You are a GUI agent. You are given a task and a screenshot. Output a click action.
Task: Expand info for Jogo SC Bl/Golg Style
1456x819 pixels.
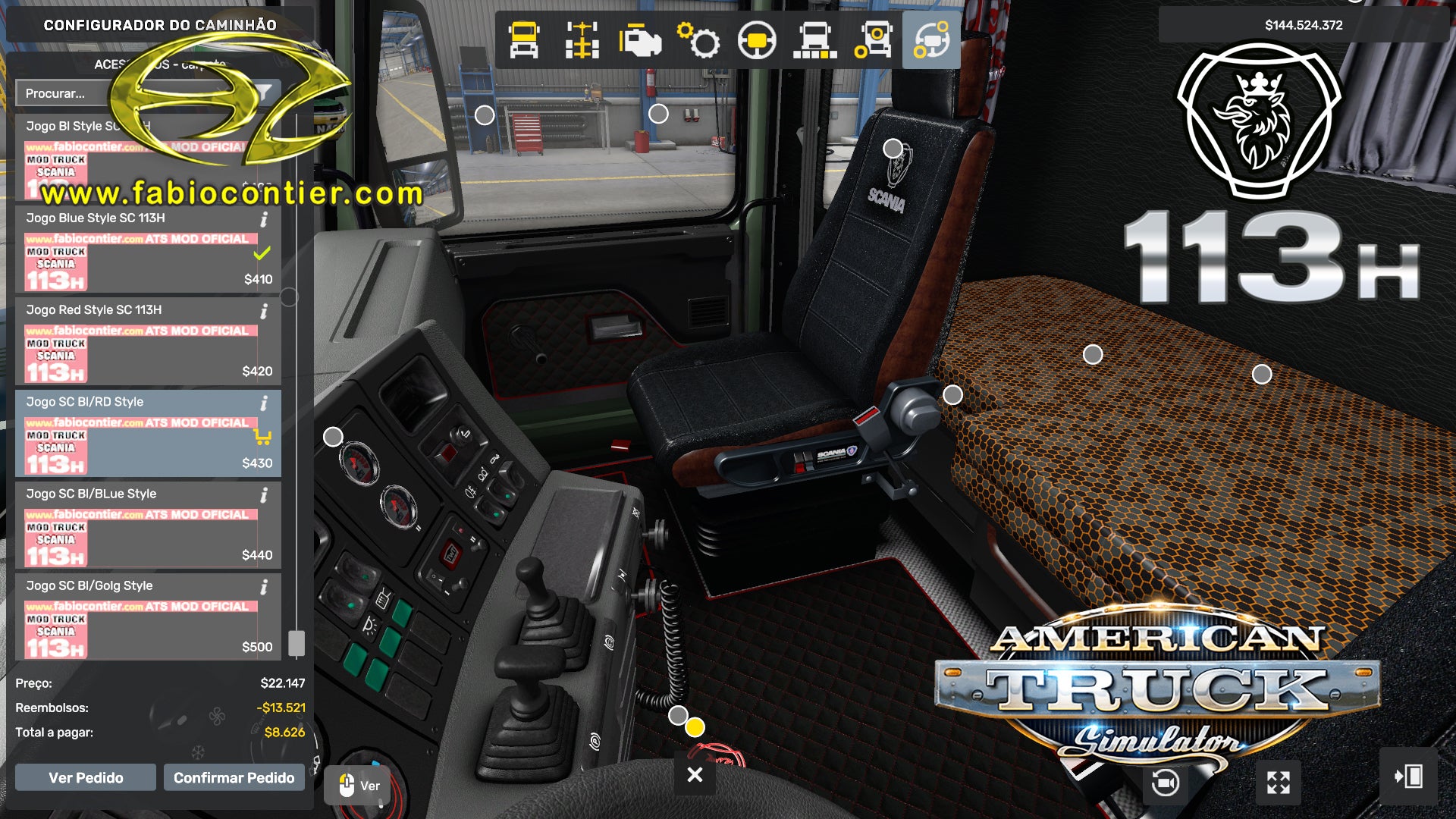264,587
